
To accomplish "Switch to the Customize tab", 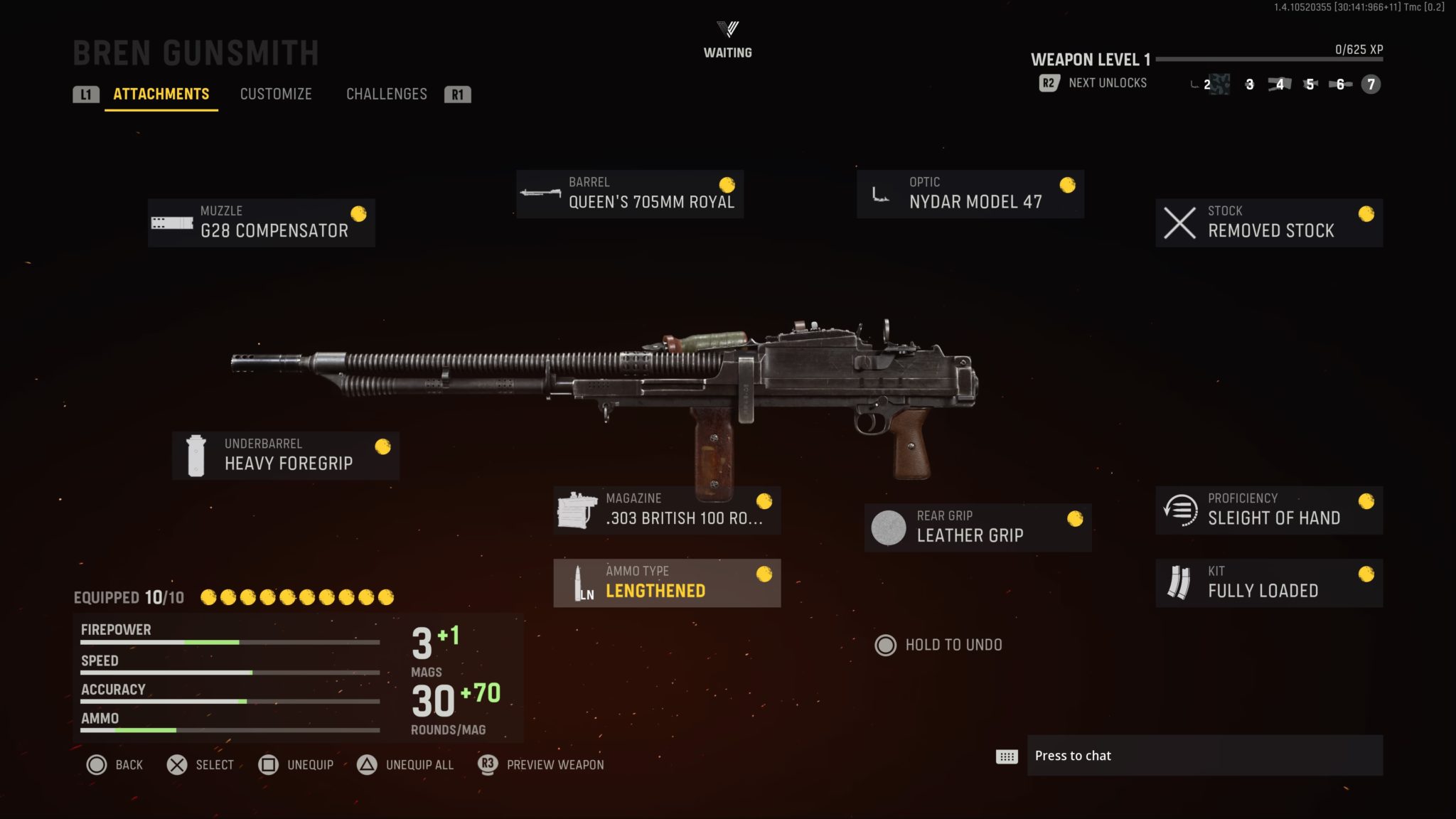I will (277, 94).
